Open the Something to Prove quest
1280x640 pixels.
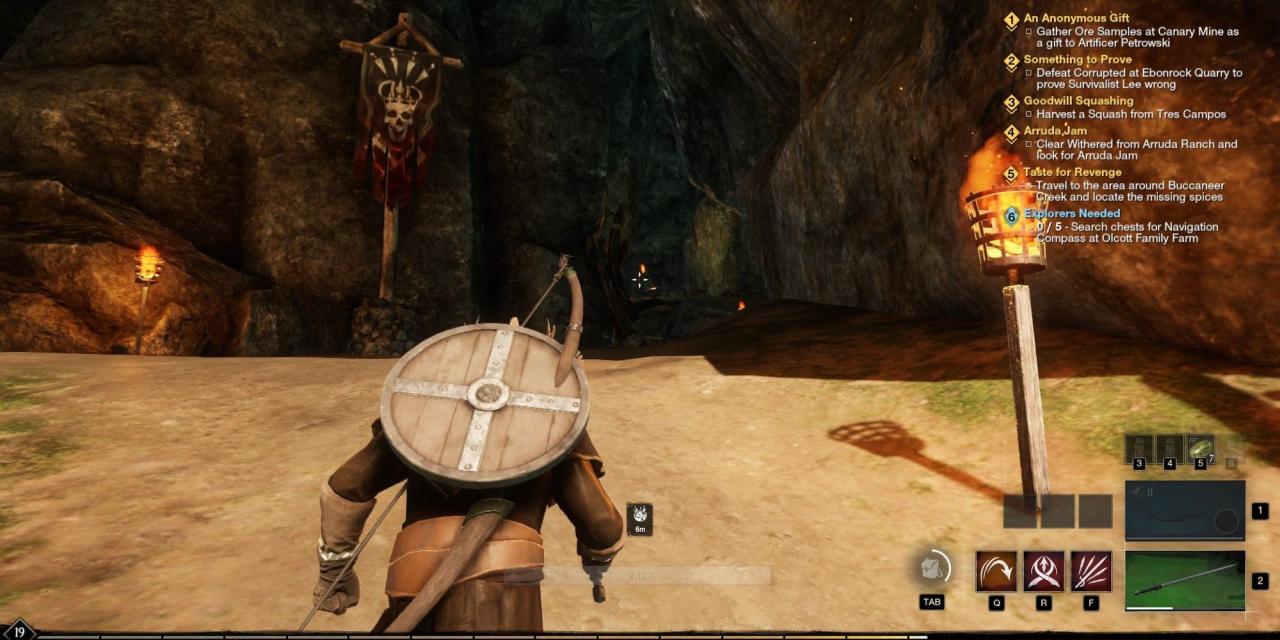click(1077, 60)
